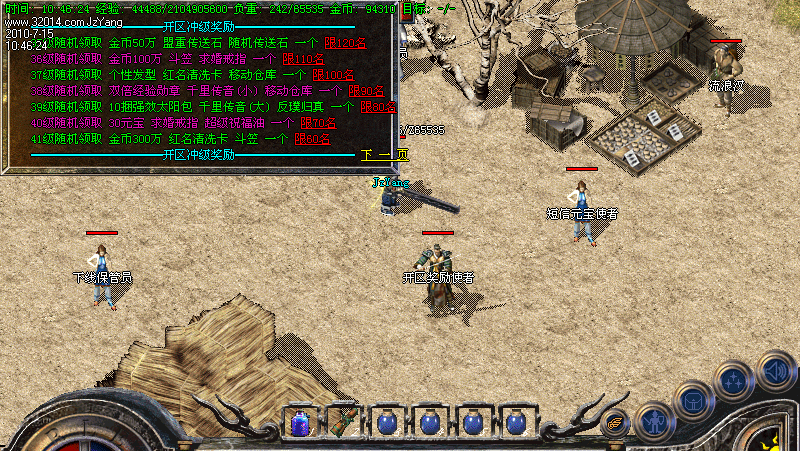Go to next page via 下一页

click(x=385, y=155)
